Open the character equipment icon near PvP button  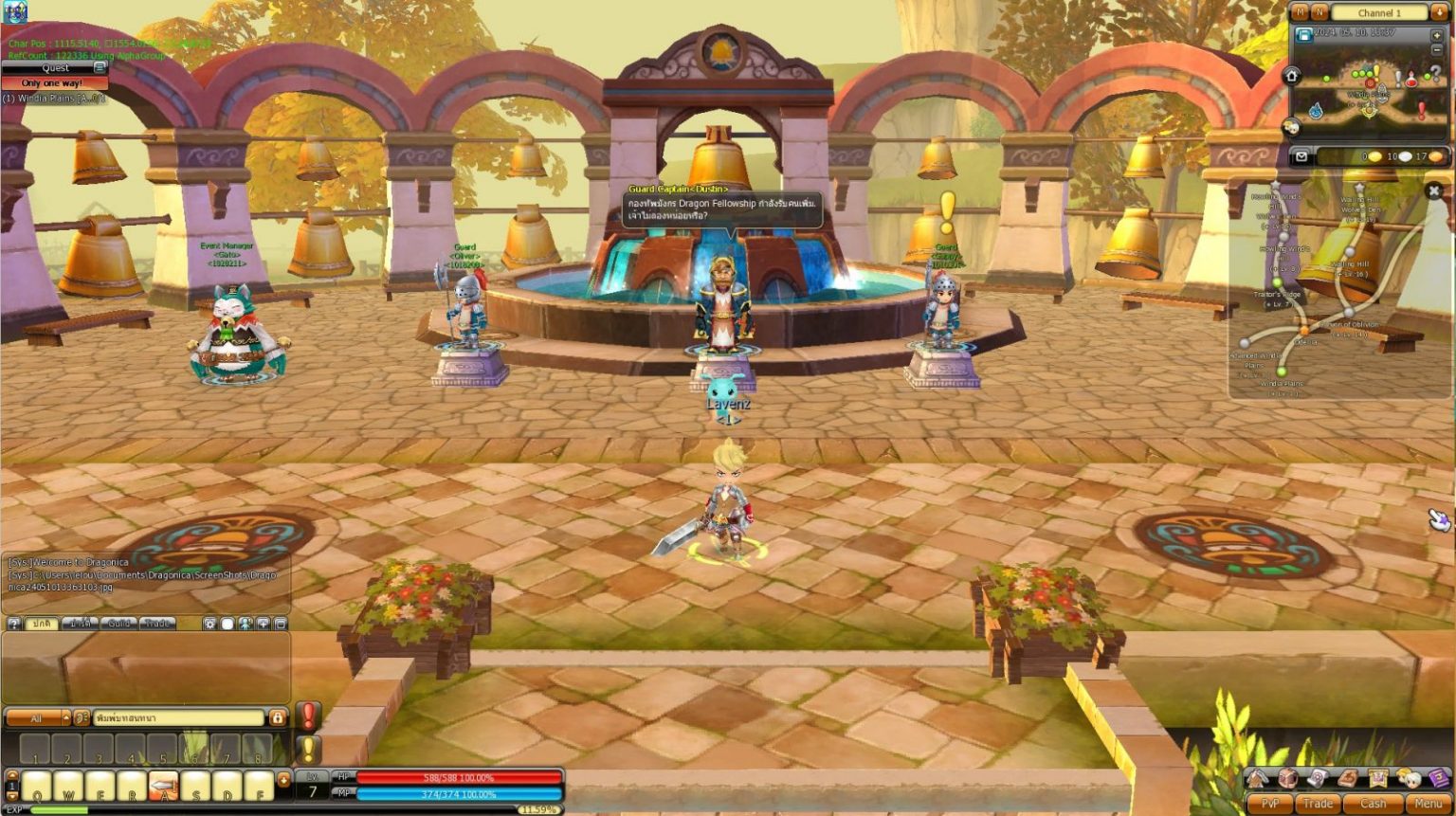(x=1257, y=779)
